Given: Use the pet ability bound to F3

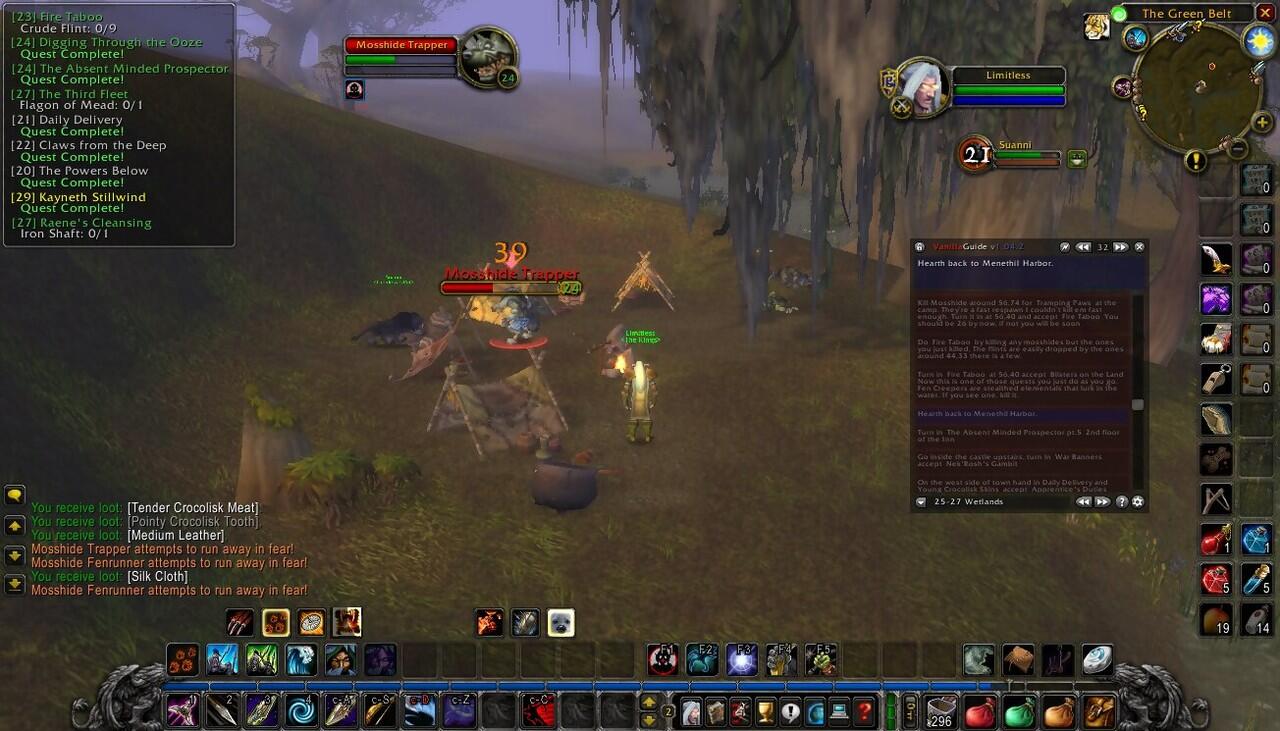Looking at the screenshot, I should tap(741, 660).
